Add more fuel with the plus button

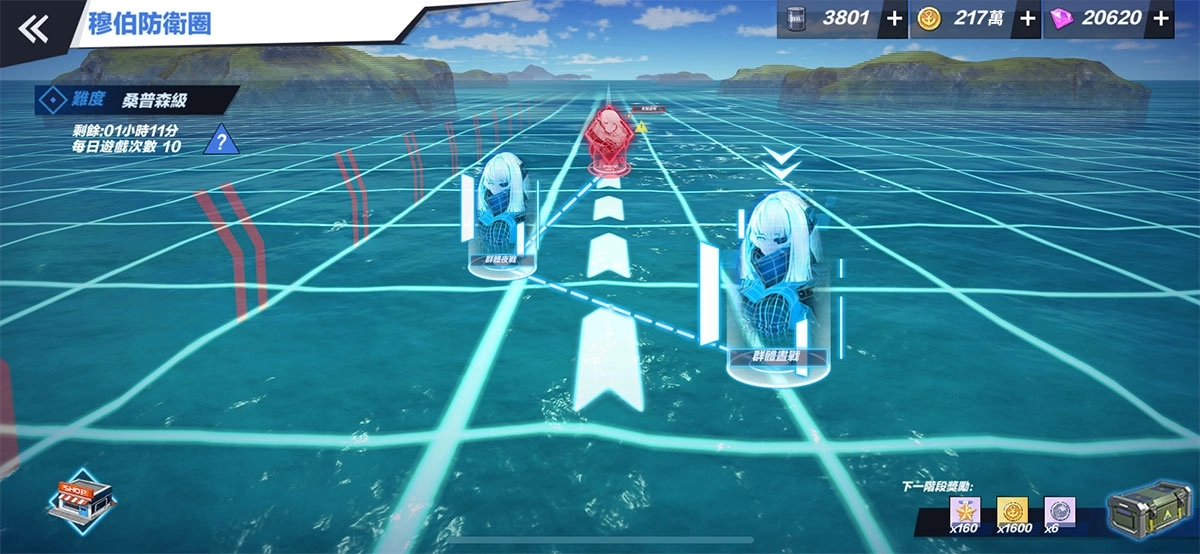[893, 20]
